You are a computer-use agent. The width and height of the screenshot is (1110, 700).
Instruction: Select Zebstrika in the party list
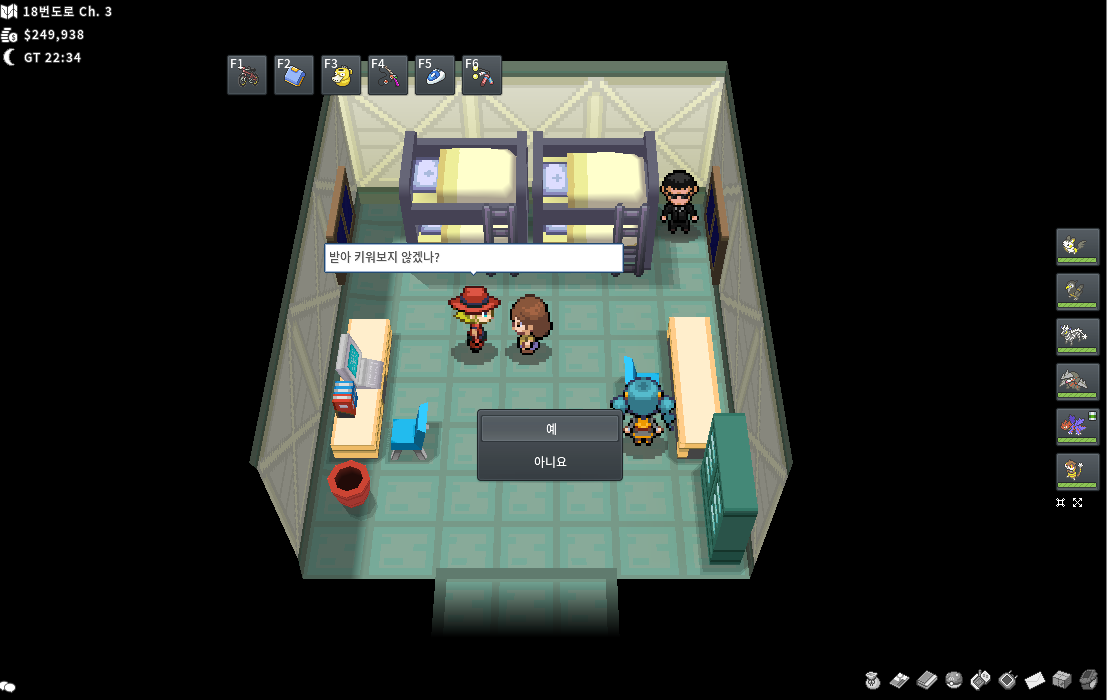point(1077,336)
